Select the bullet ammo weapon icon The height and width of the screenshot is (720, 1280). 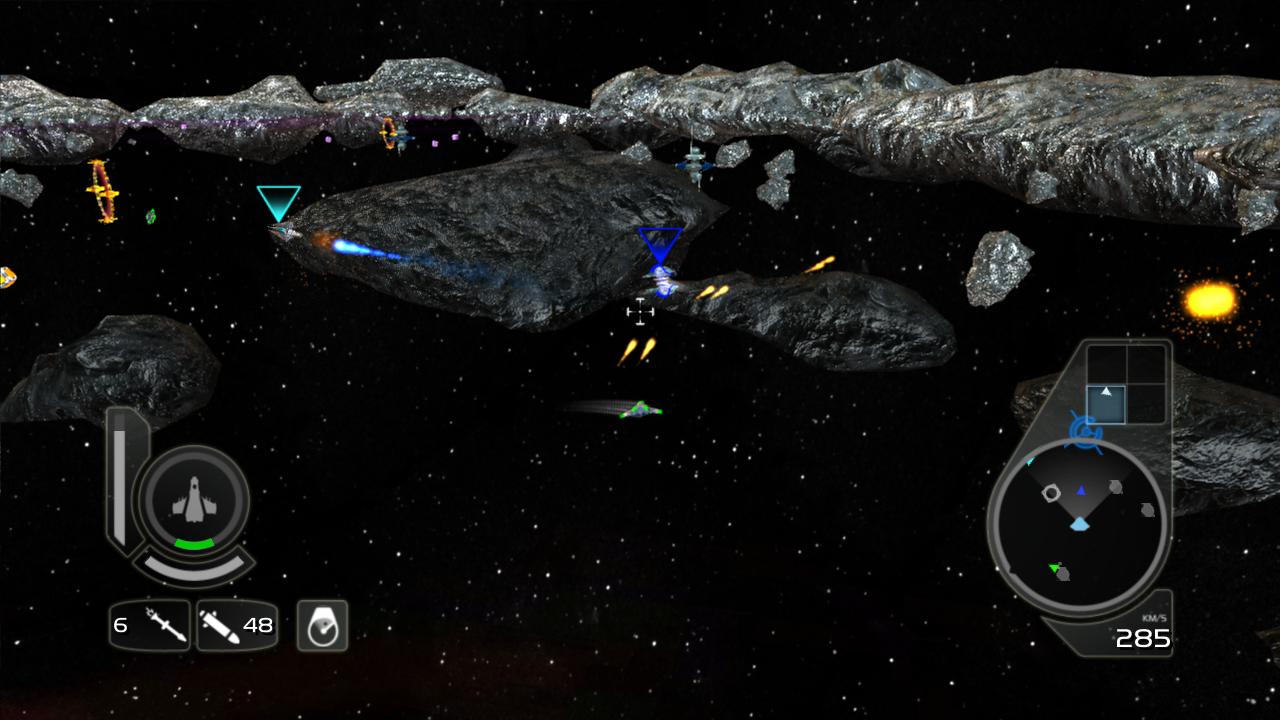219,626
